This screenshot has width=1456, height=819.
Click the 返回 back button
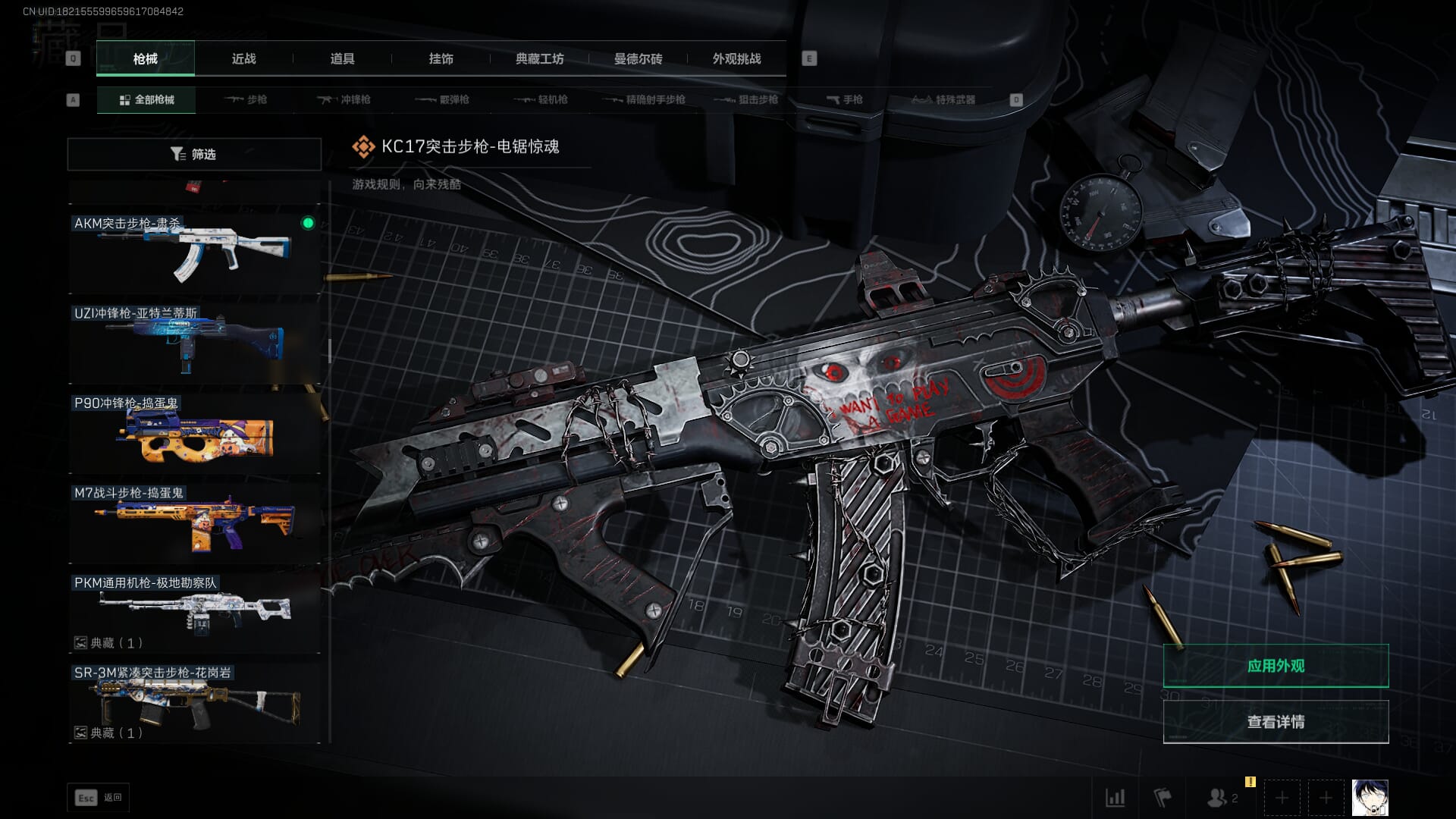click(99, 798)
